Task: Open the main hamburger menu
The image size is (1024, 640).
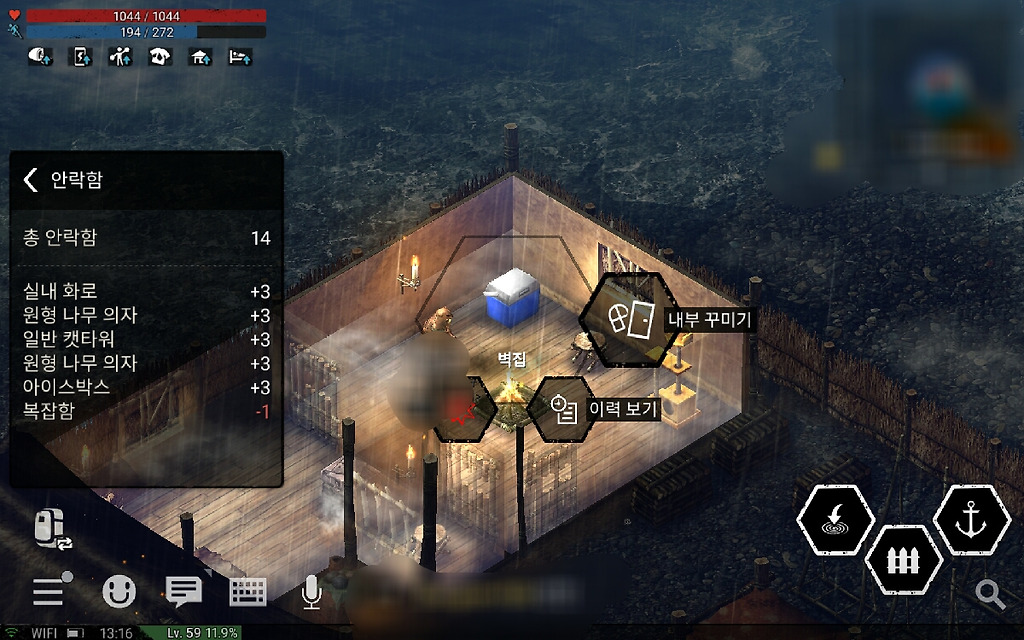Action: [x=49, y=592]
